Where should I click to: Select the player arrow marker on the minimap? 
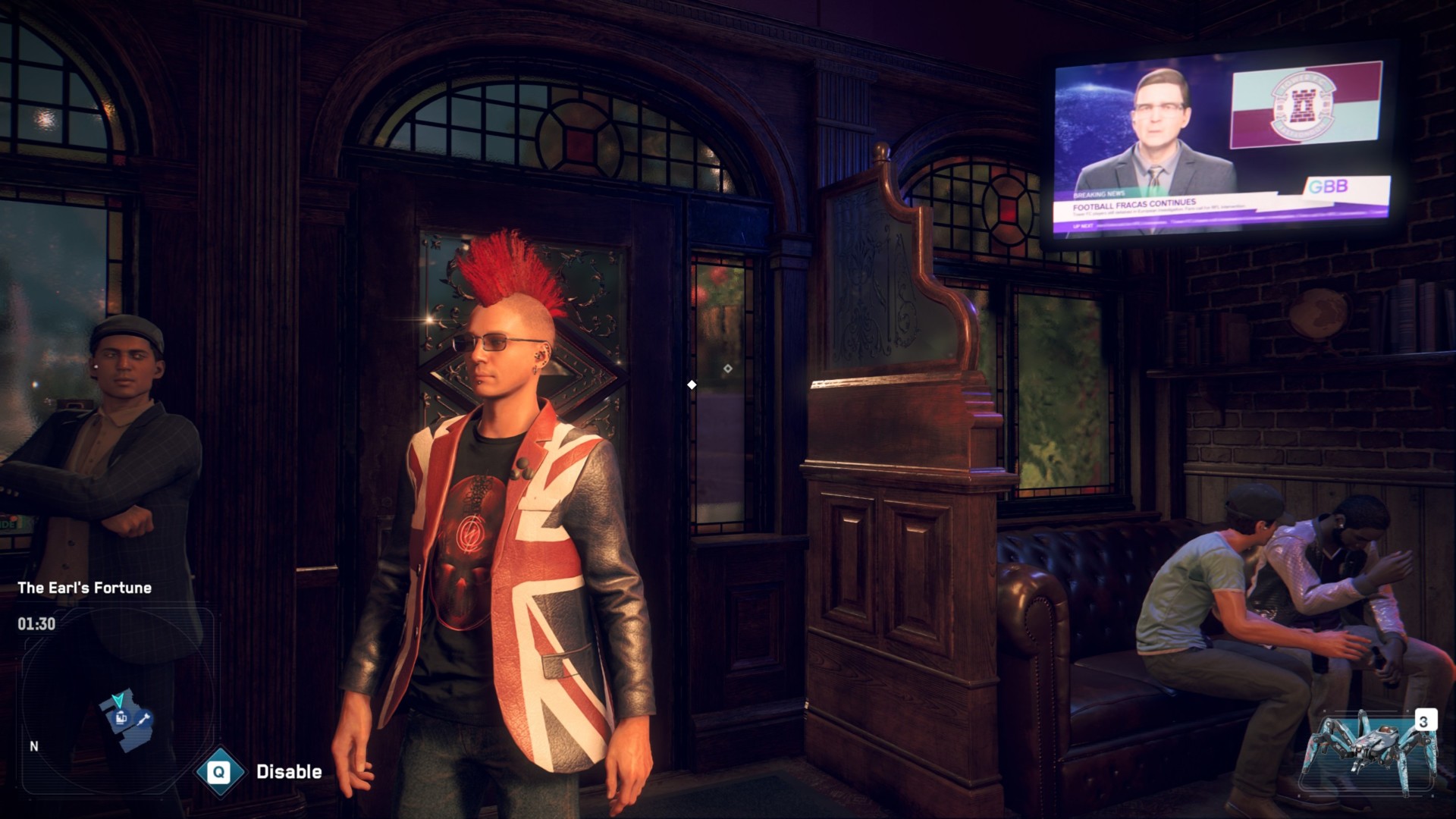119,701
